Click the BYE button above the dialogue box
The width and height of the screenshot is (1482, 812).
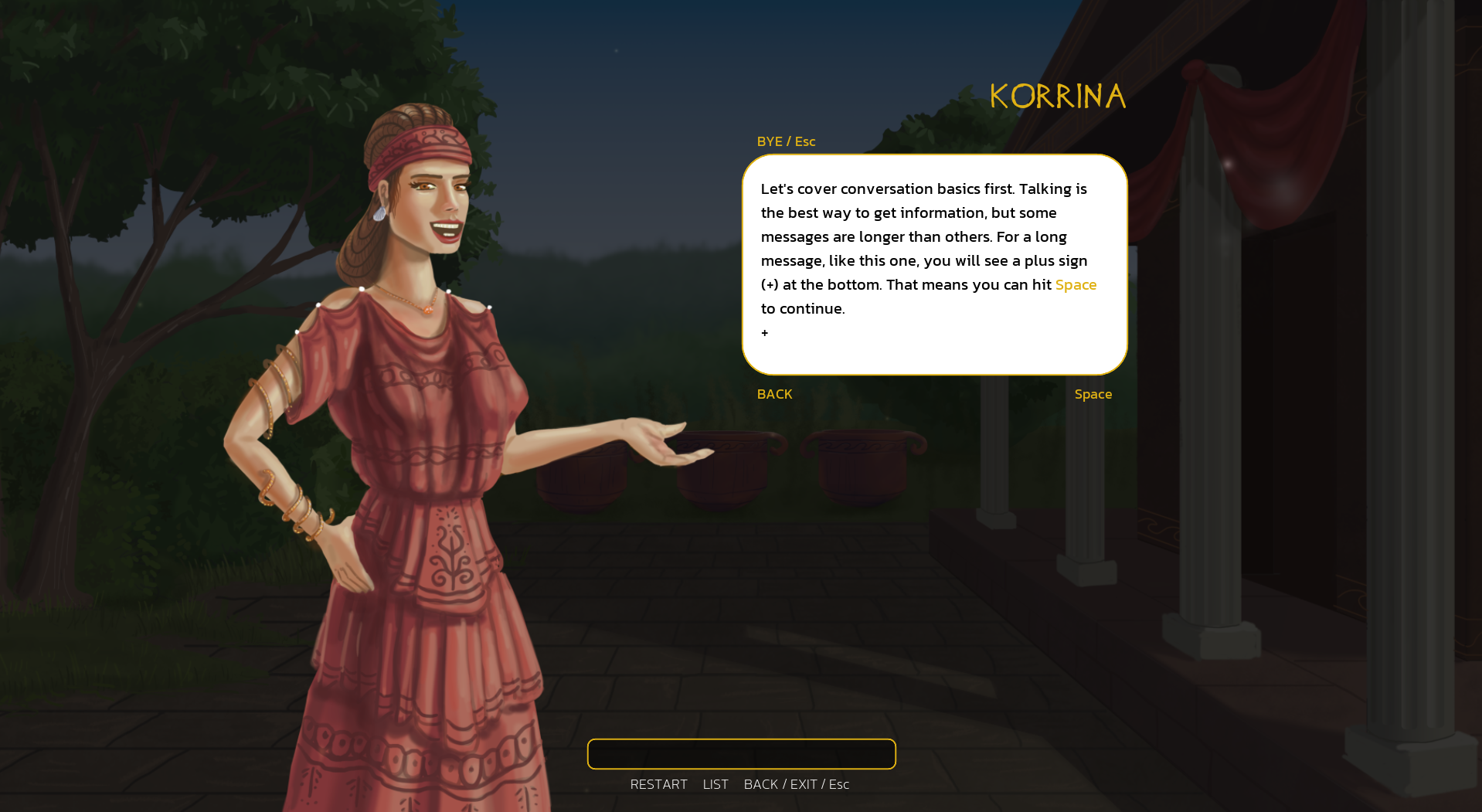tap(785, 141)
